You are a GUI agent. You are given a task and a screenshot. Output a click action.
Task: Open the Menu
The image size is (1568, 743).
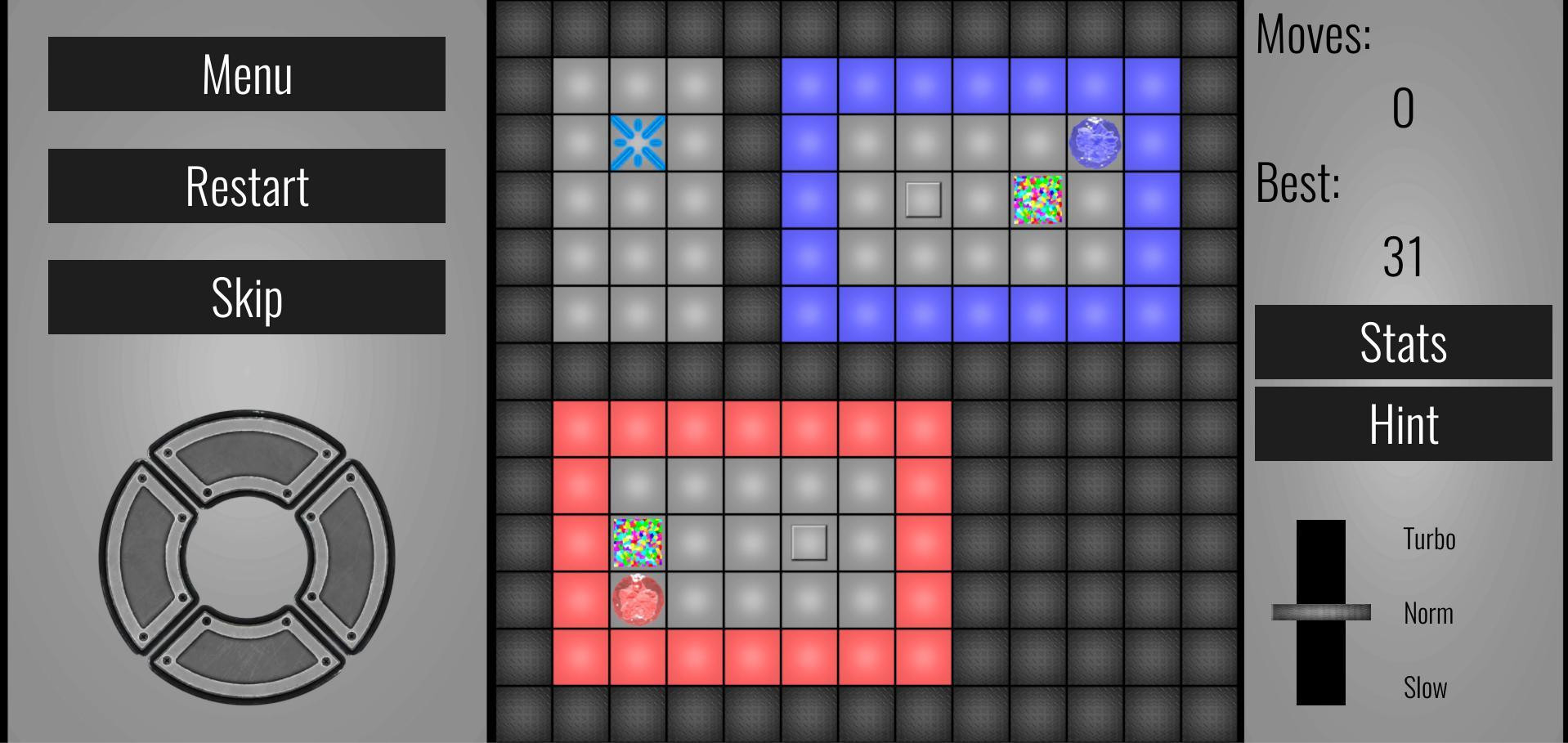(246, 75)
